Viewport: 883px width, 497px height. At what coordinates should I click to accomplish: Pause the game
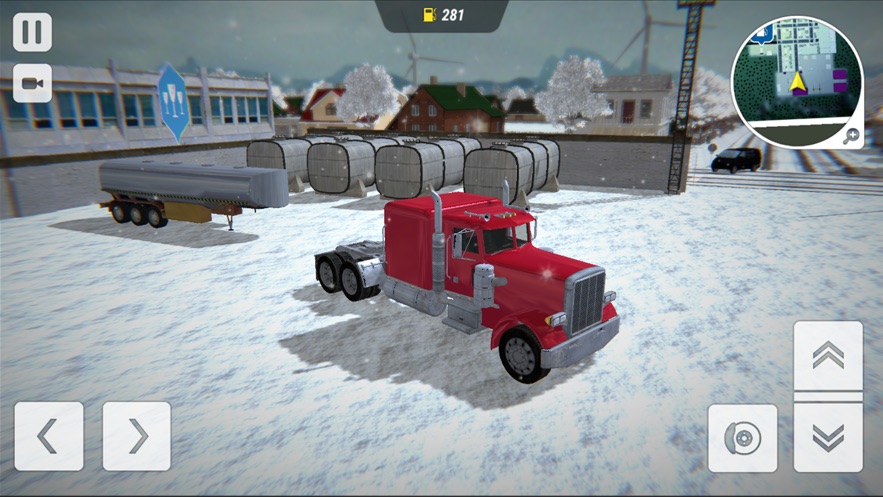32,31
